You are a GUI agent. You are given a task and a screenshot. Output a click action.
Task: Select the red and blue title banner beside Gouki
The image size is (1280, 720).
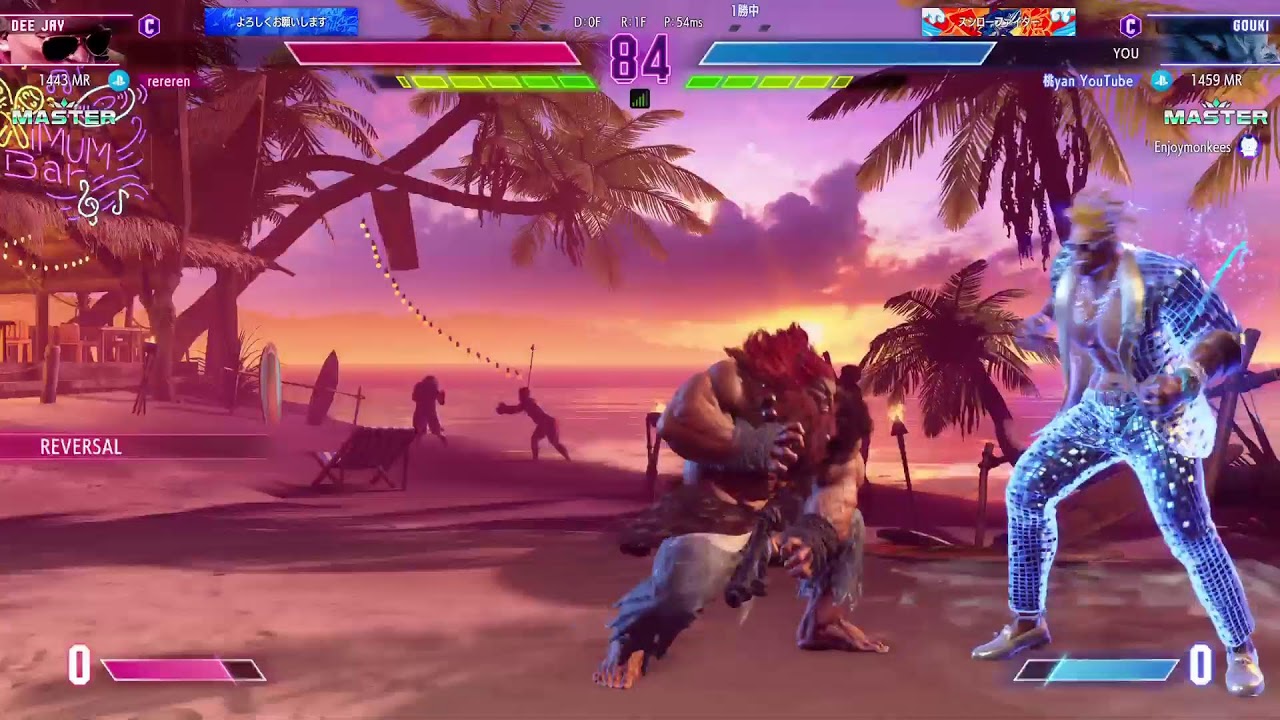coord(998,21)
